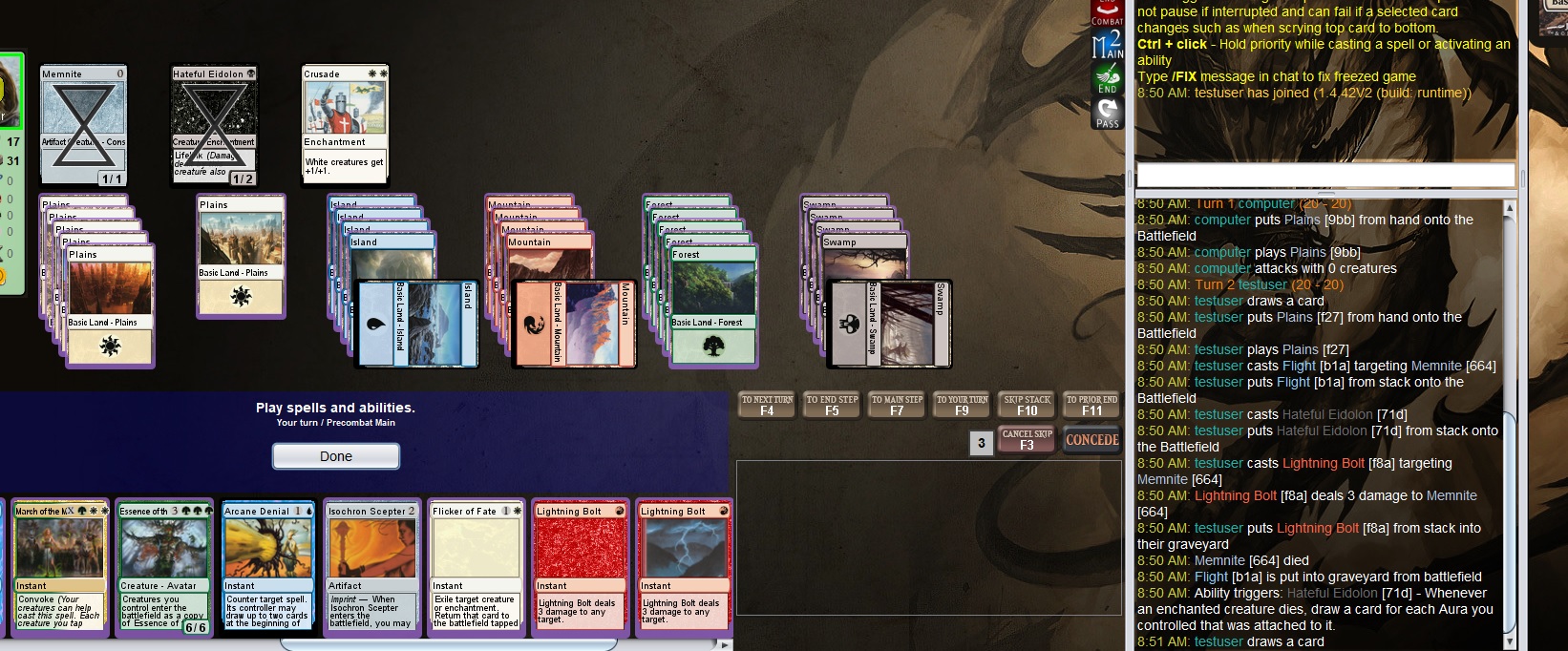Skip to end step with F5 button
Viewport: 1568px width, 651px height.
(832, 405)
